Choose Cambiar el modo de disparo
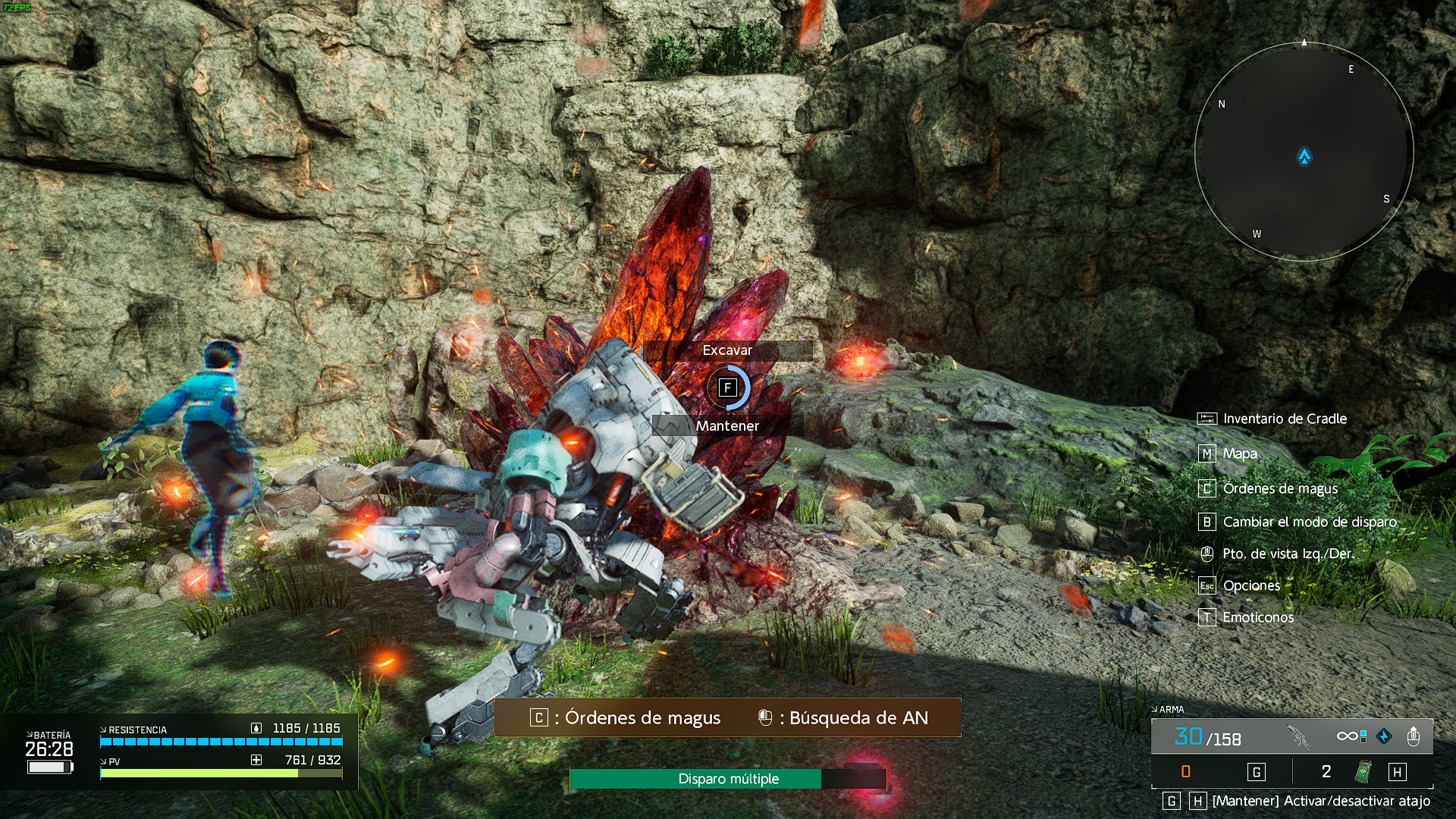This screenshot has width=1456, height=819. click(x=1309, y=522)
